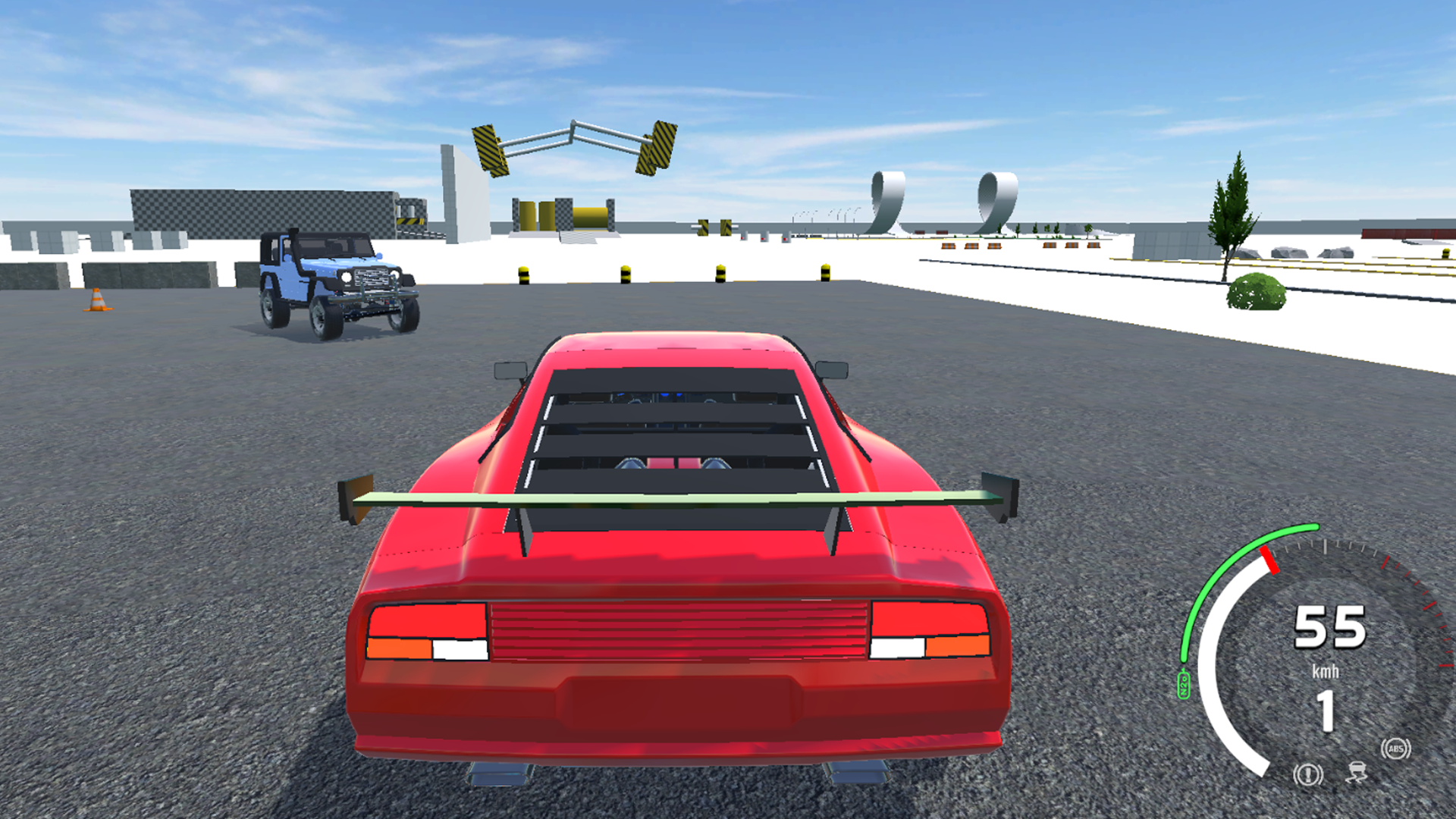
Task: Click the green N2O bottle icon
Action: pyautogui.click(x=1184, y=684)
